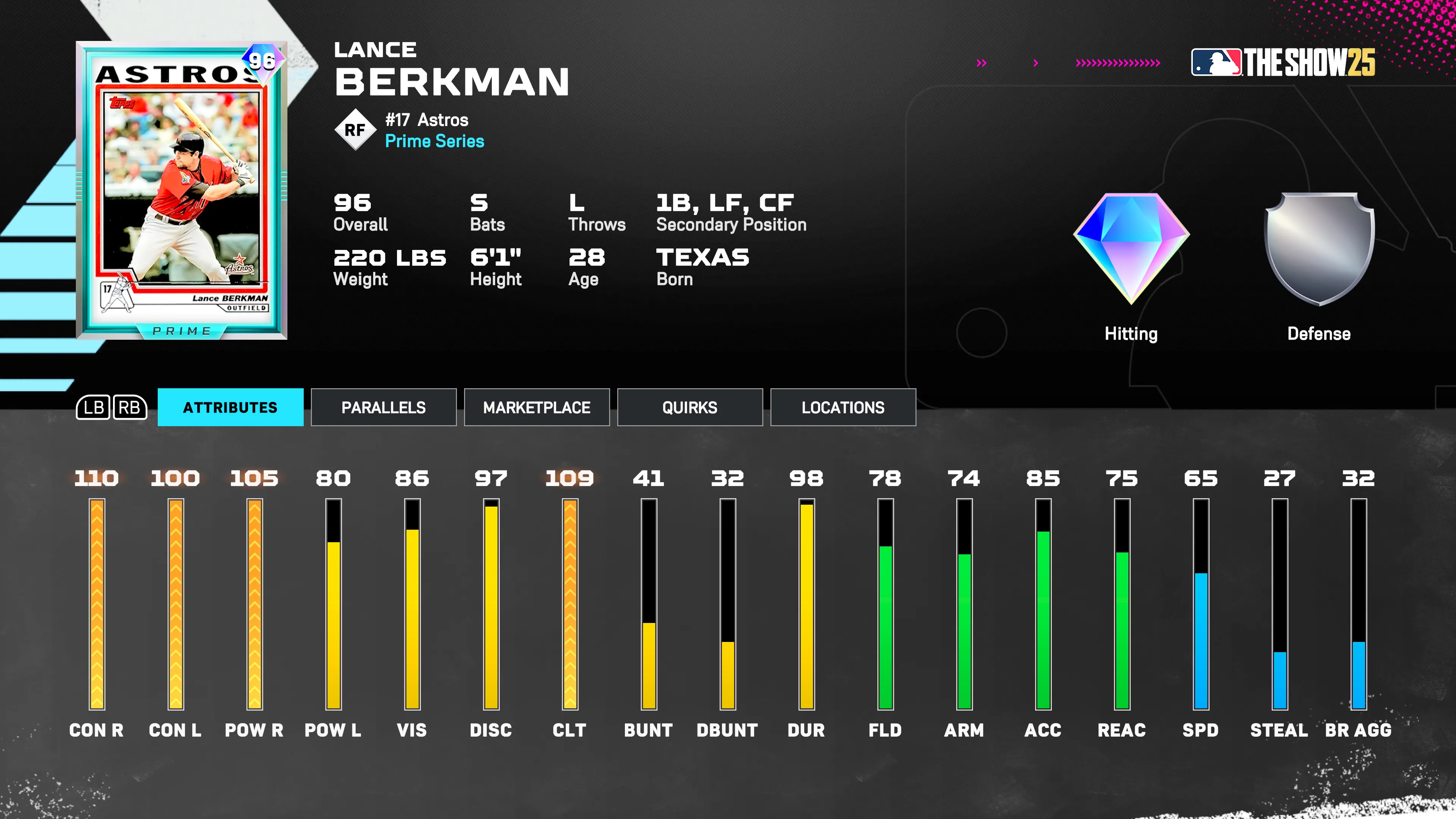
Task: Show the Marketplace tab
Action: [537, 407]
